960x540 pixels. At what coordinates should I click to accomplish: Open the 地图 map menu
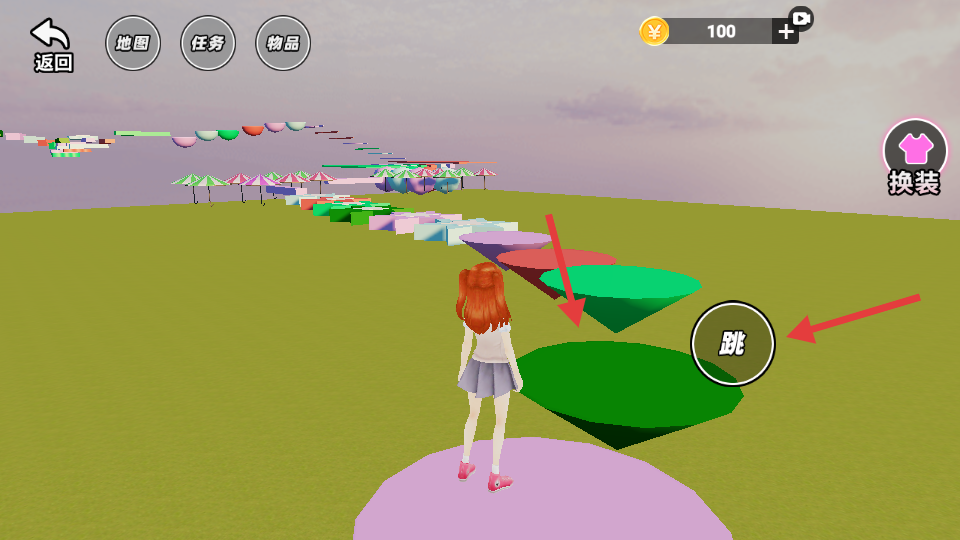133,43
